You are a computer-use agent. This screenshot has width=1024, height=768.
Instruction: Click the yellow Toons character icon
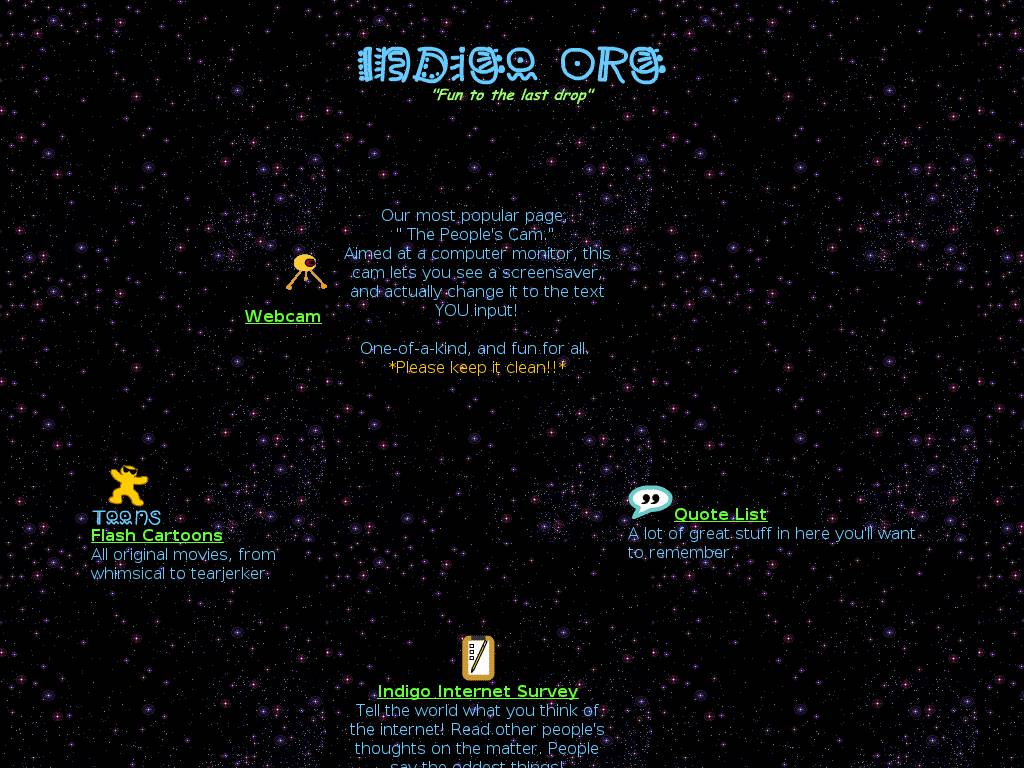127,487
